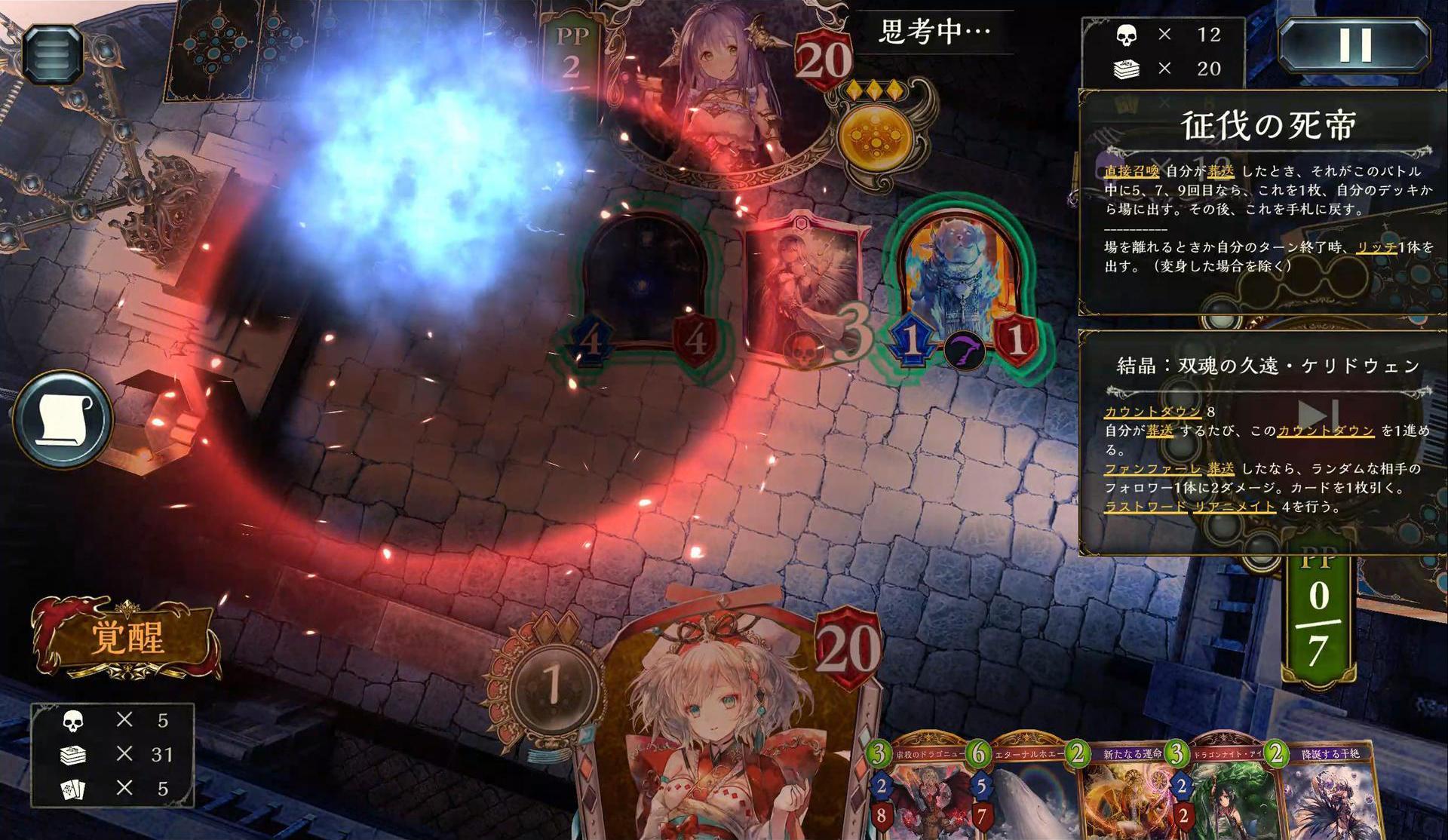The height and width of the screenshot is (840, 1448).
Task: Open the hexagonal main menu button
Action: click(x=52, y=53)
